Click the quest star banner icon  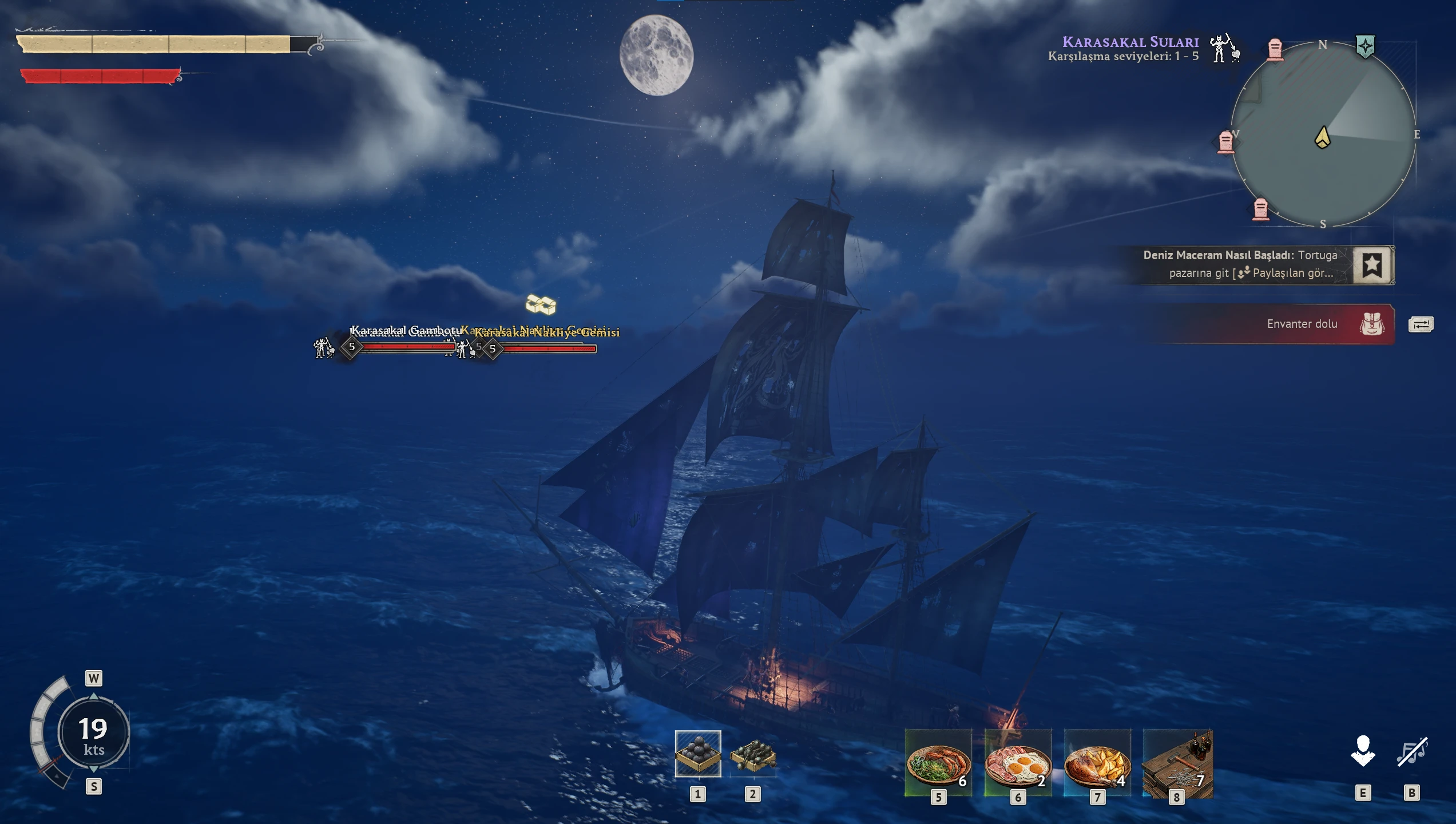[1372, 265]
